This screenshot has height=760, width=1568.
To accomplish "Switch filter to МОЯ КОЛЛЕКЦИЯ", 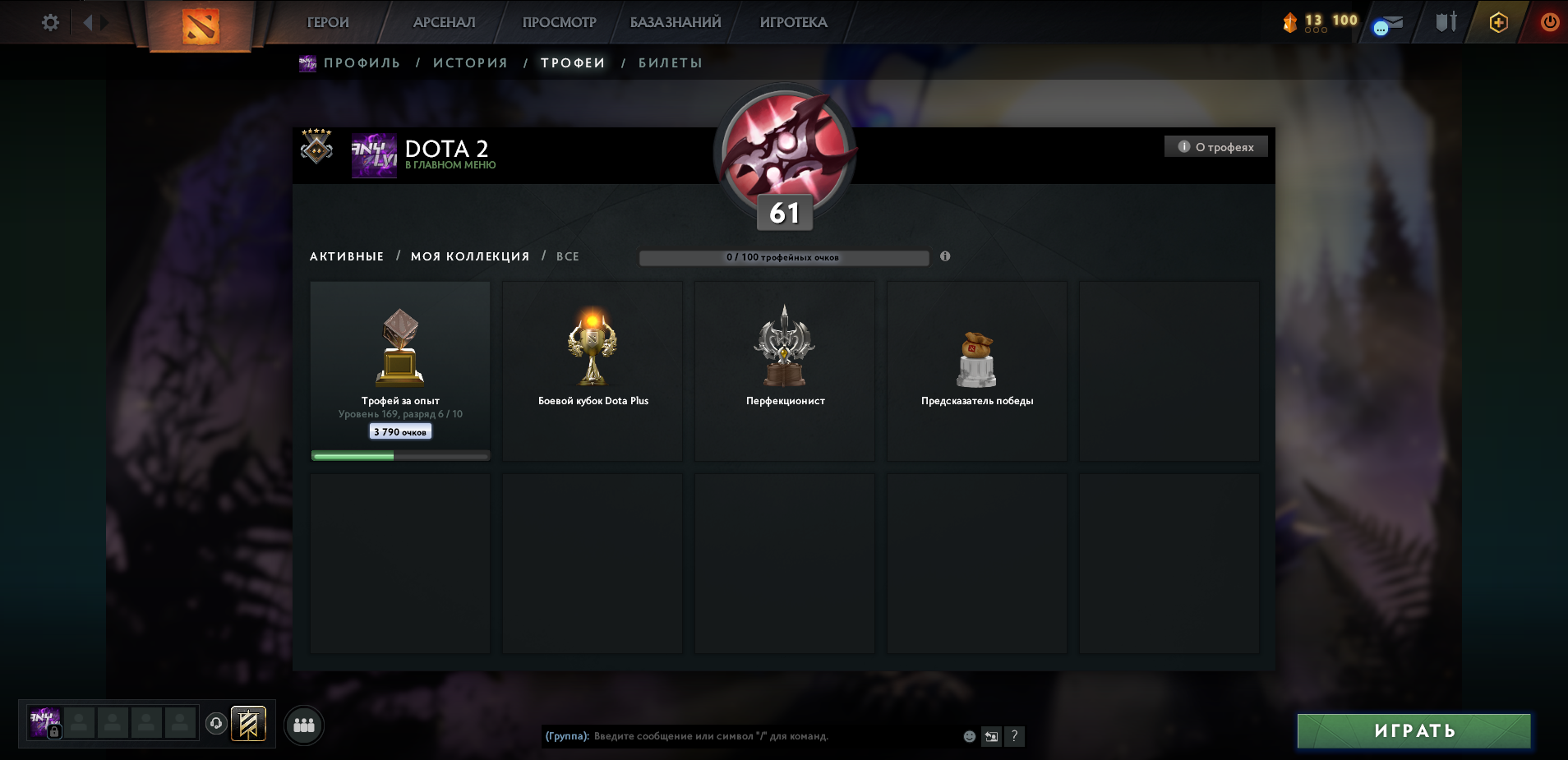I will tap(471, 256).
